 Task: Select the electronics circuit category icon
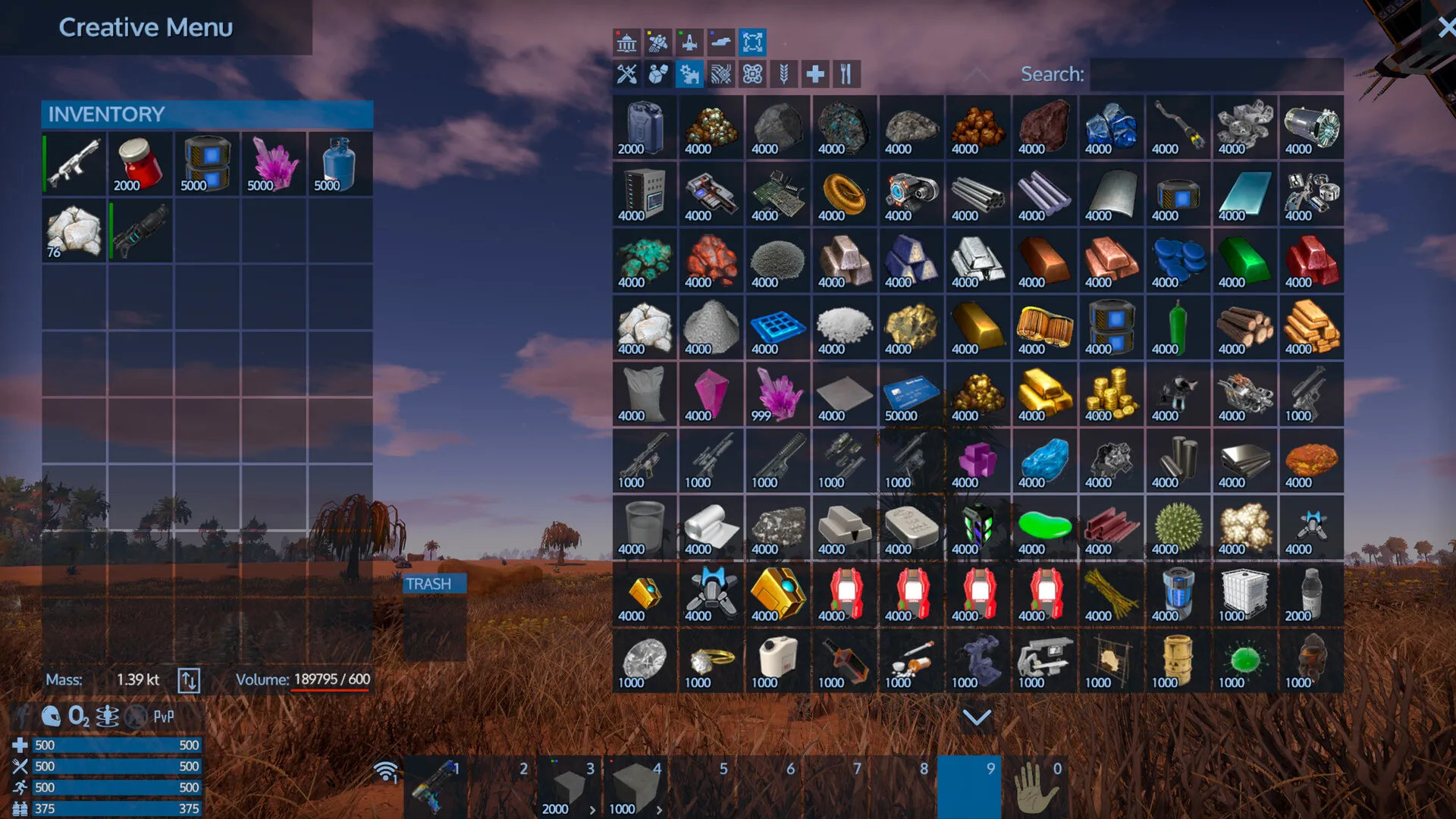pyautogui.click(x=720, y=74)
